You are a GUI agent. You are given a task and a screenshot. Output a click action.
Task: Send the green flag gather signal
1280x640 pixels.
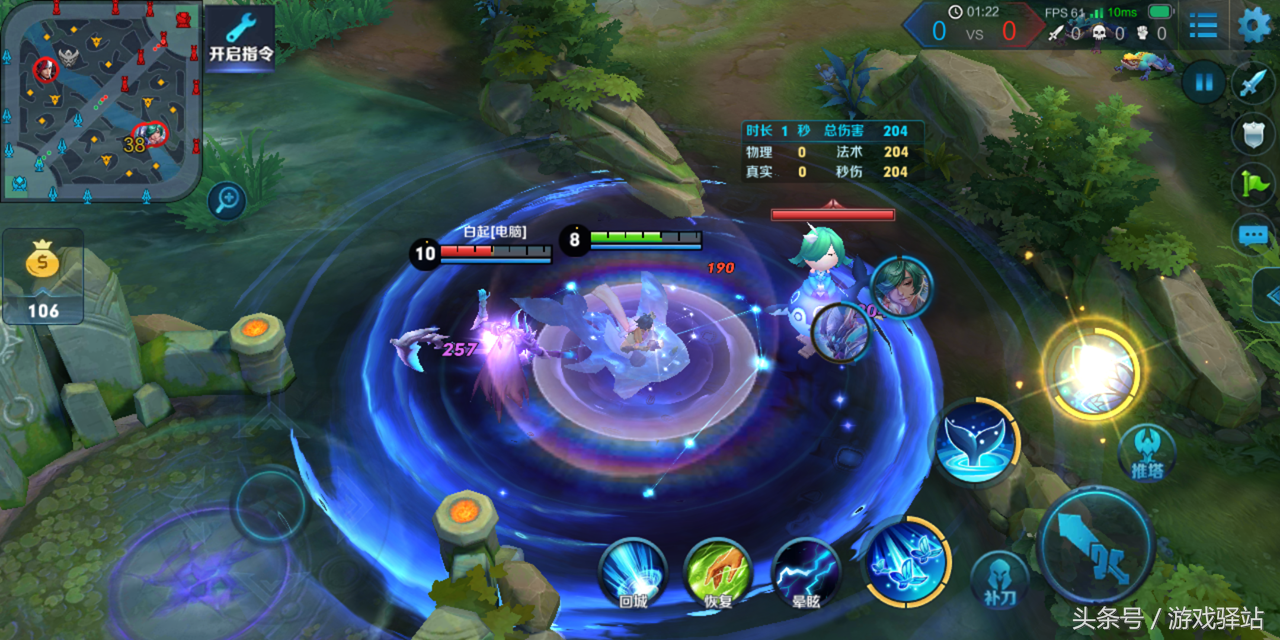1252,184
